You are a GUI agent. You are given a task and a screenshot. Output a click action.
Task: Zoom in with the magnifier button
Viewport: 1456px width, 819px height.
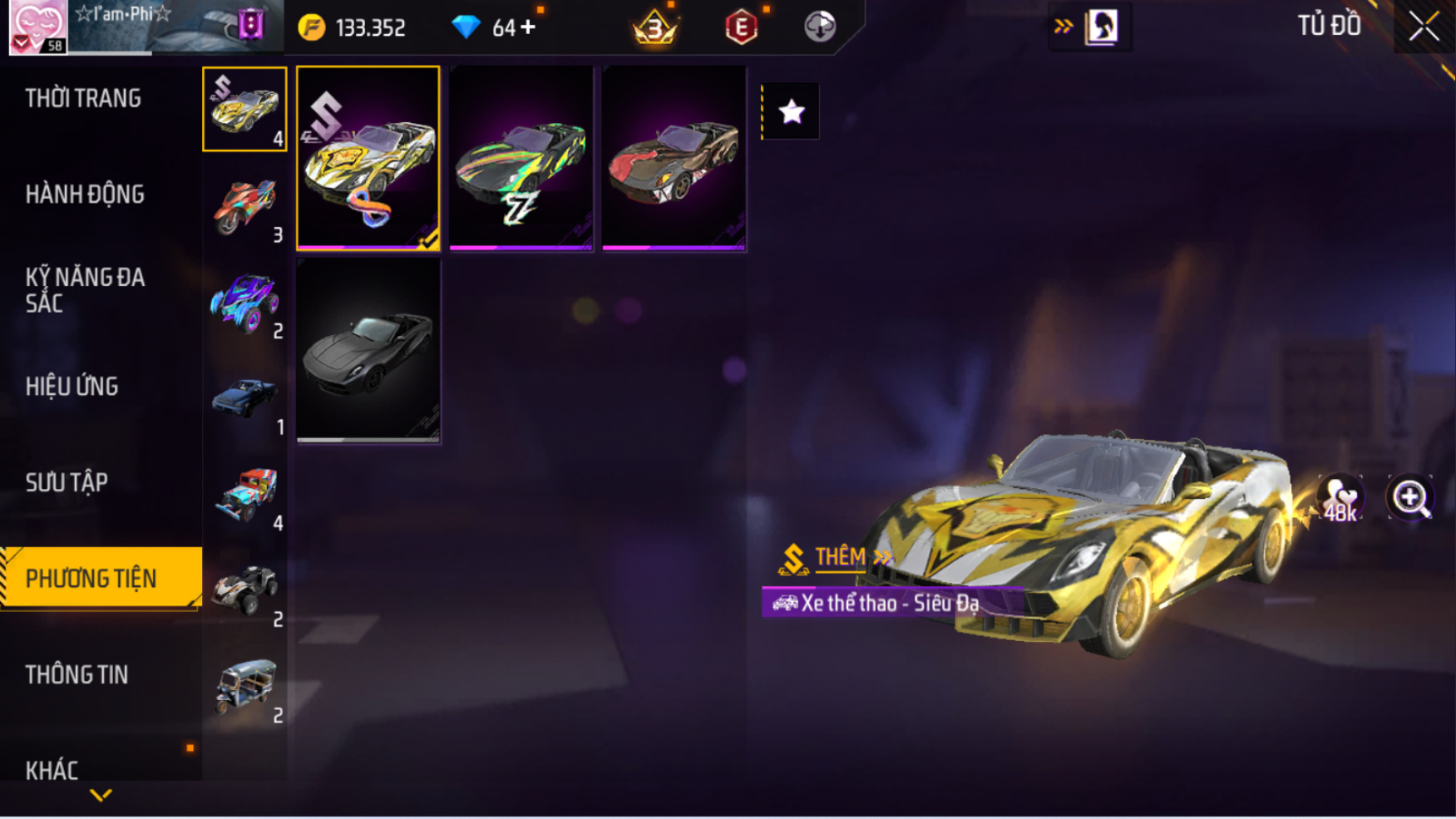point(1410,498)
